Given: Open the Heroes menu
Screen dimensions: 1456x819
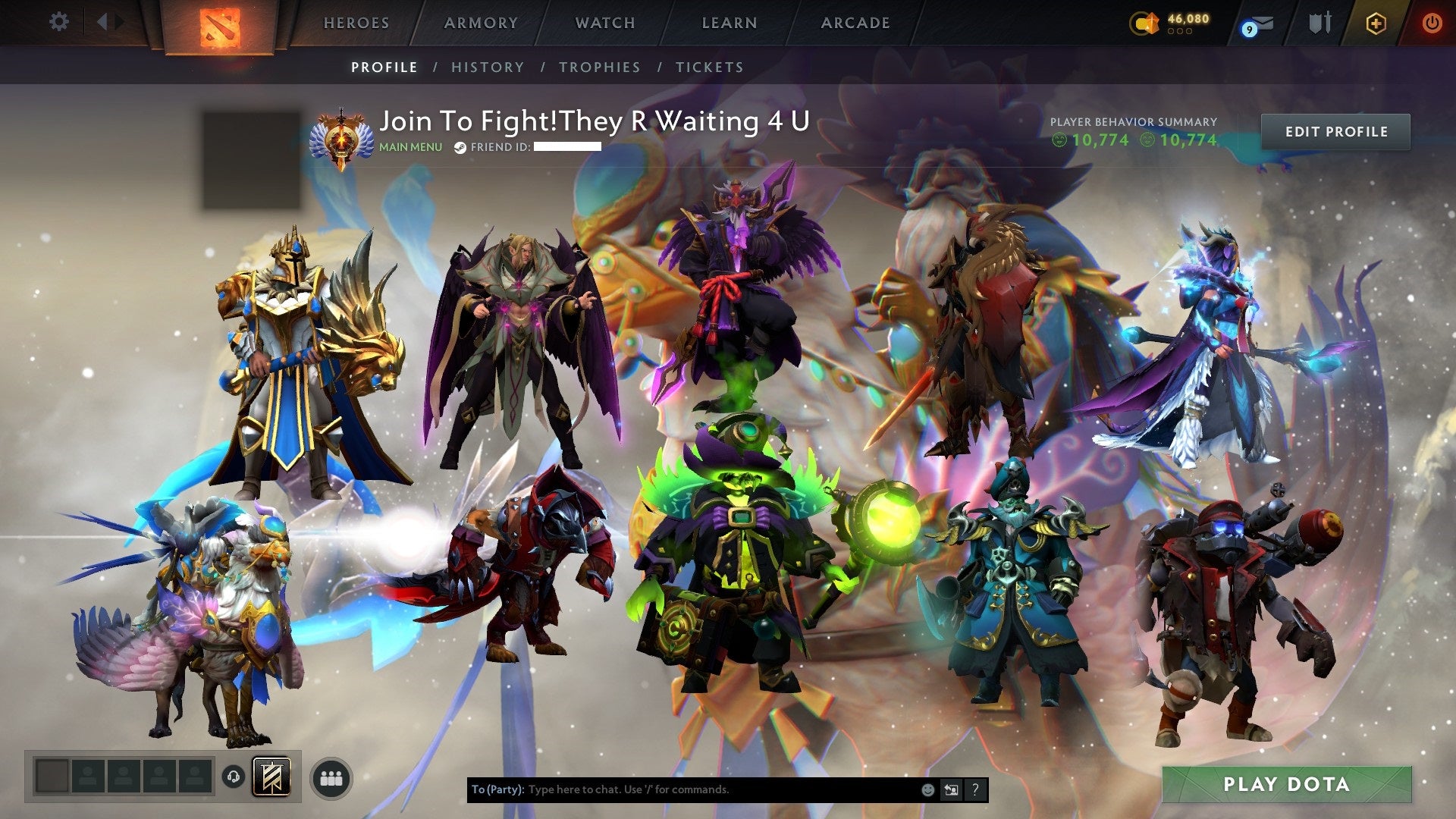Looking at the screenshot, I should click(x=356, y=22).
